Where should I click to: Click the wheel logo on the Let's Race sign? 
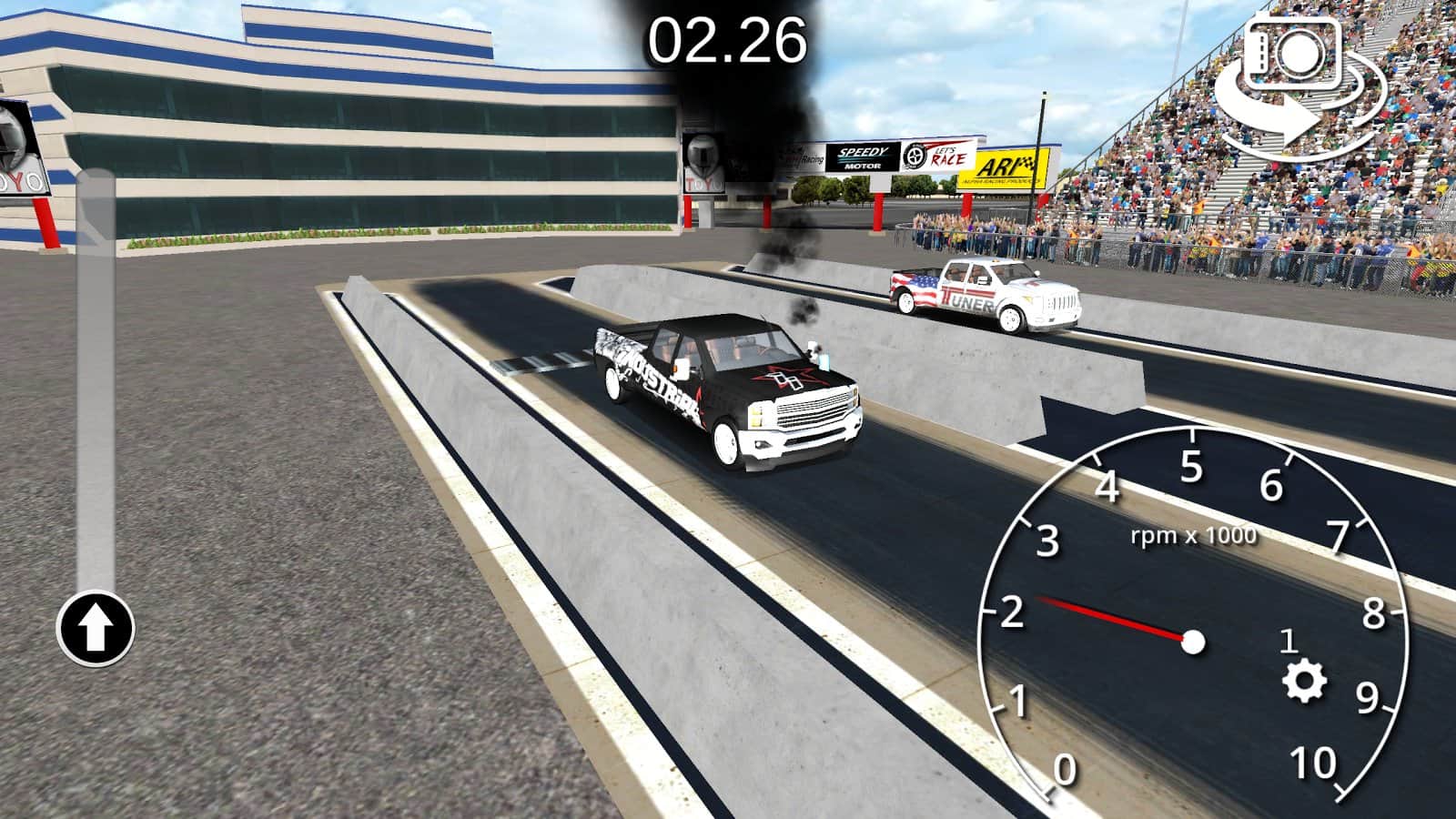(914, 157)
